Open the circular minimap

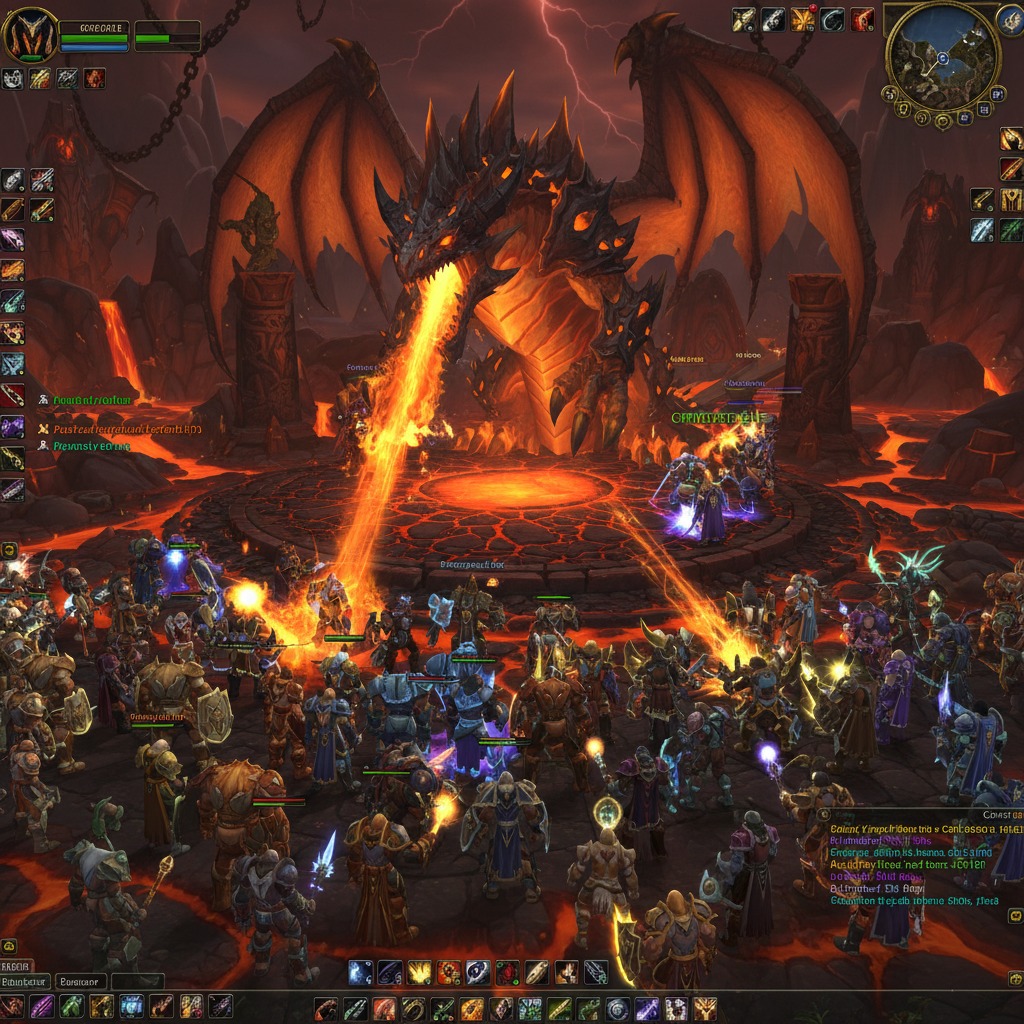click(942, 58)
